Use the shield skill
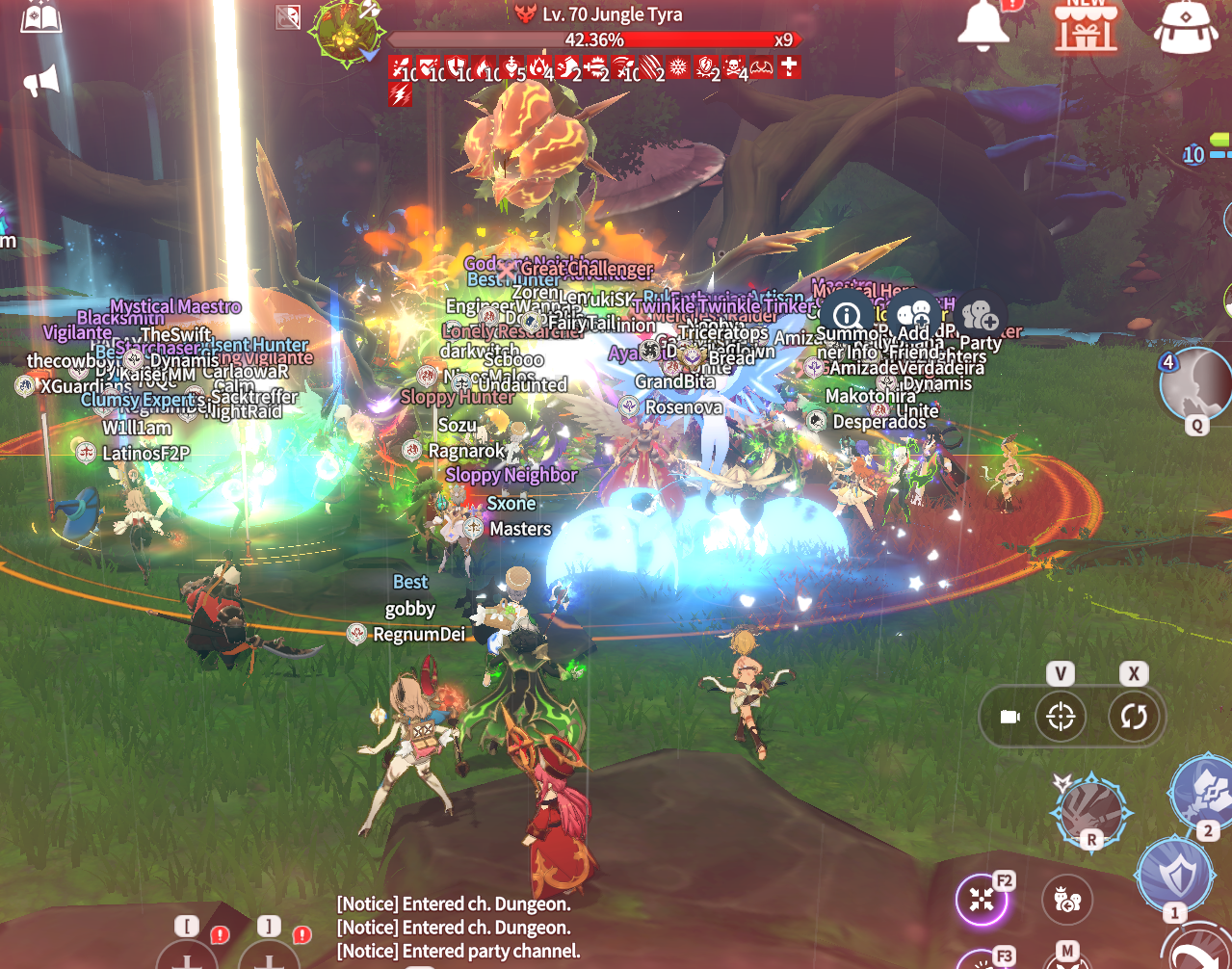Viewport: 1232px width, 969px height. click(1174, 873)
